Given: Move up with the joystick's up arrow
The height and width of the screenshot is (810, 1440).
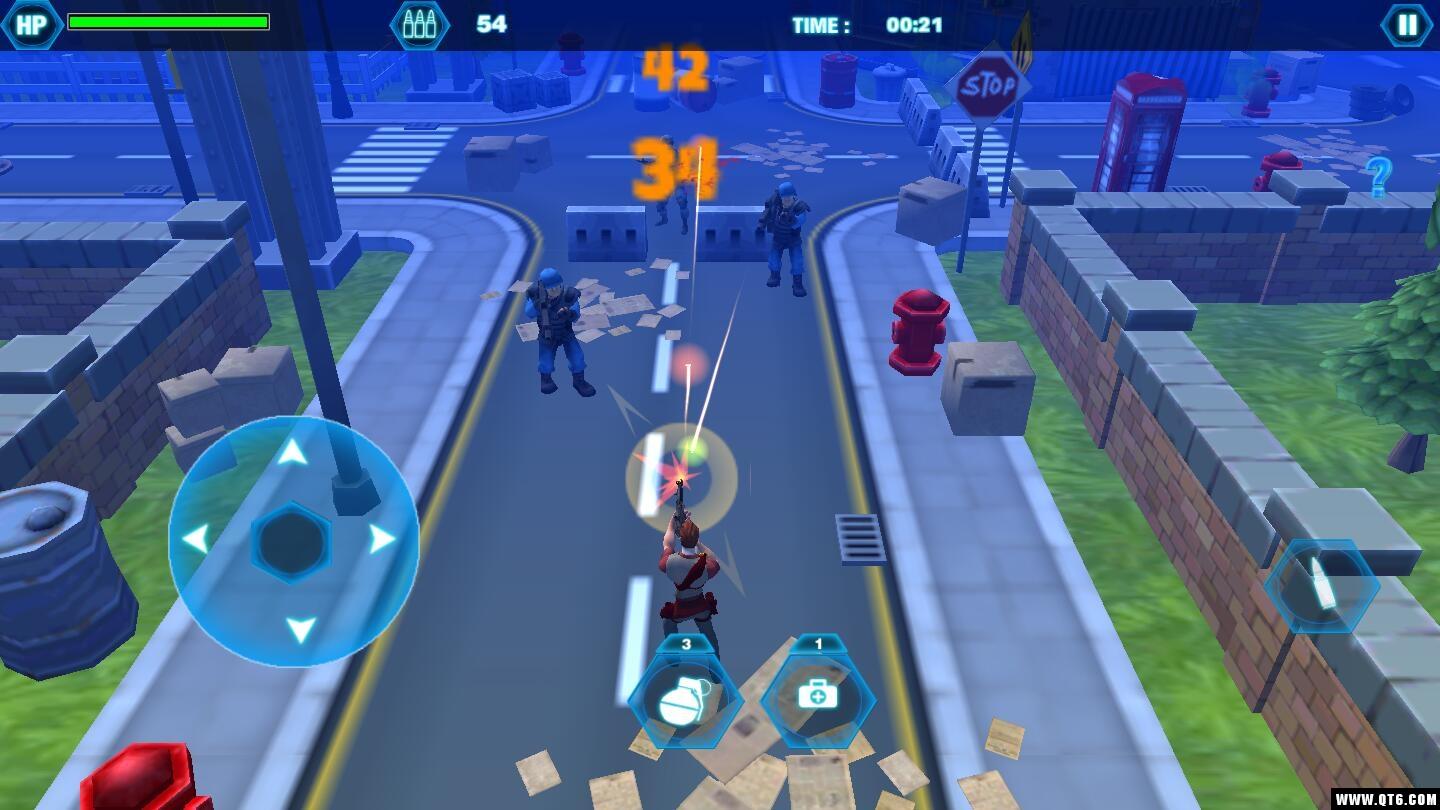Looking at the screenshot, I should click(x=292, y=454).
